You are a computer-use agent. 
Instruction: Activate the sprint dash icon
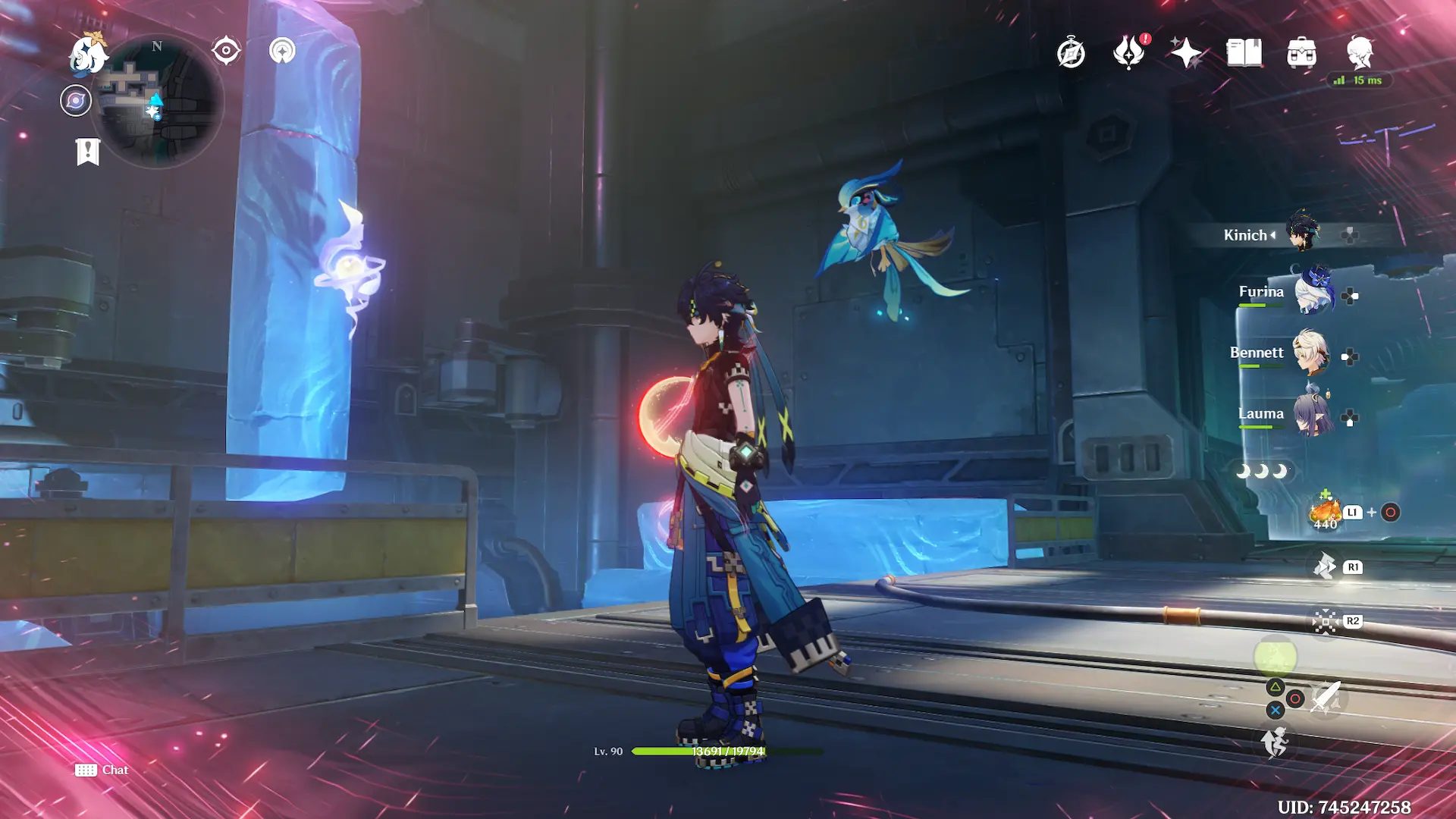coord(1275,742)
